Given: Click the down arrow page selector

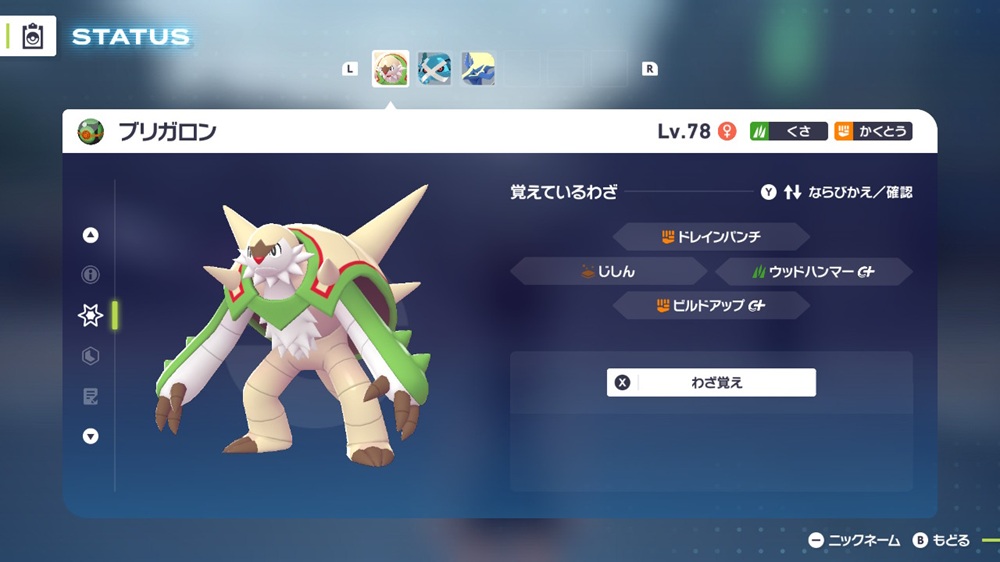Looking at the screenshot, I should pyautogui.click(x=91, y=436).
